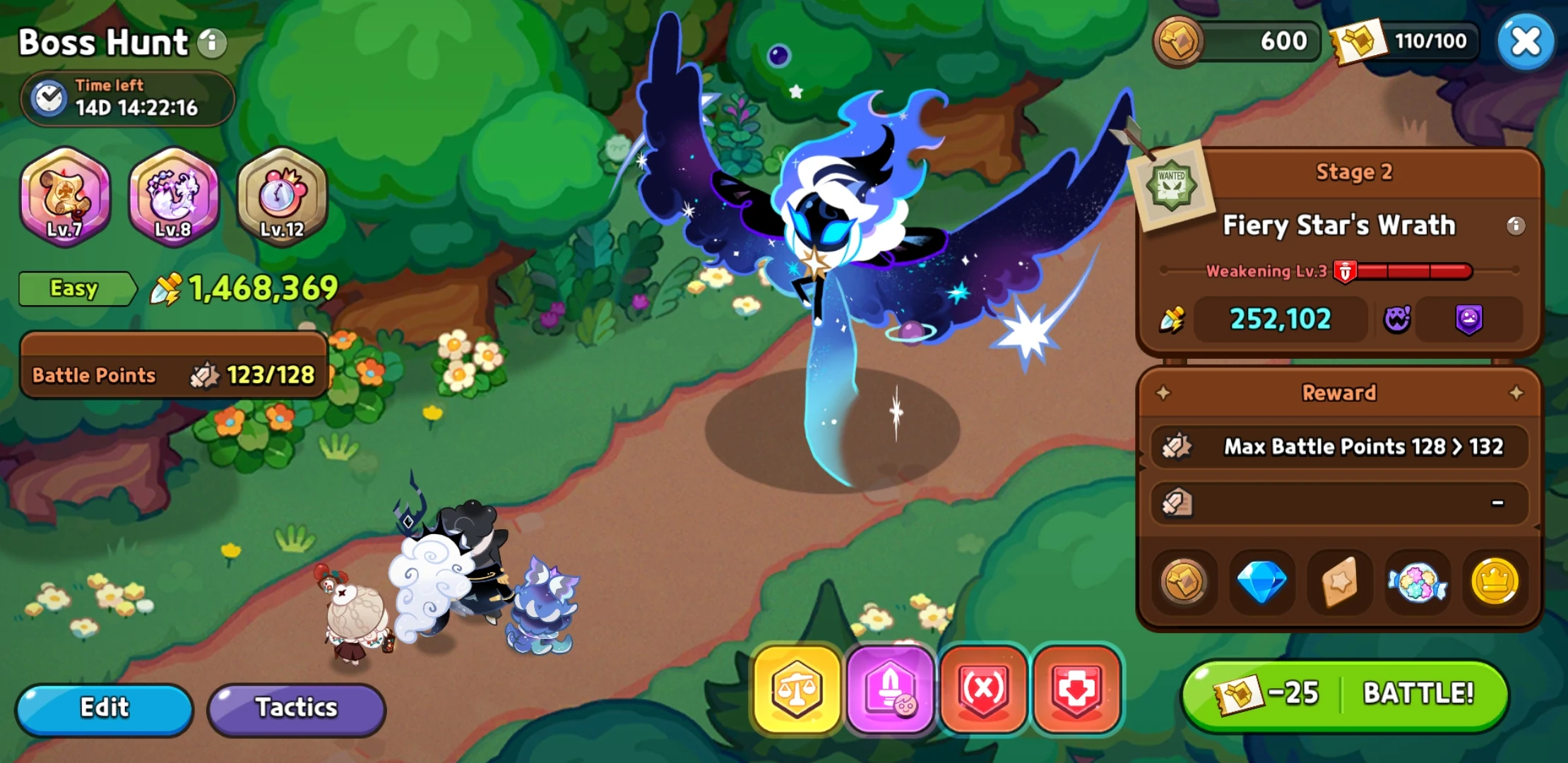Open the Boss Hunt info tooltip

click(210, 42)
